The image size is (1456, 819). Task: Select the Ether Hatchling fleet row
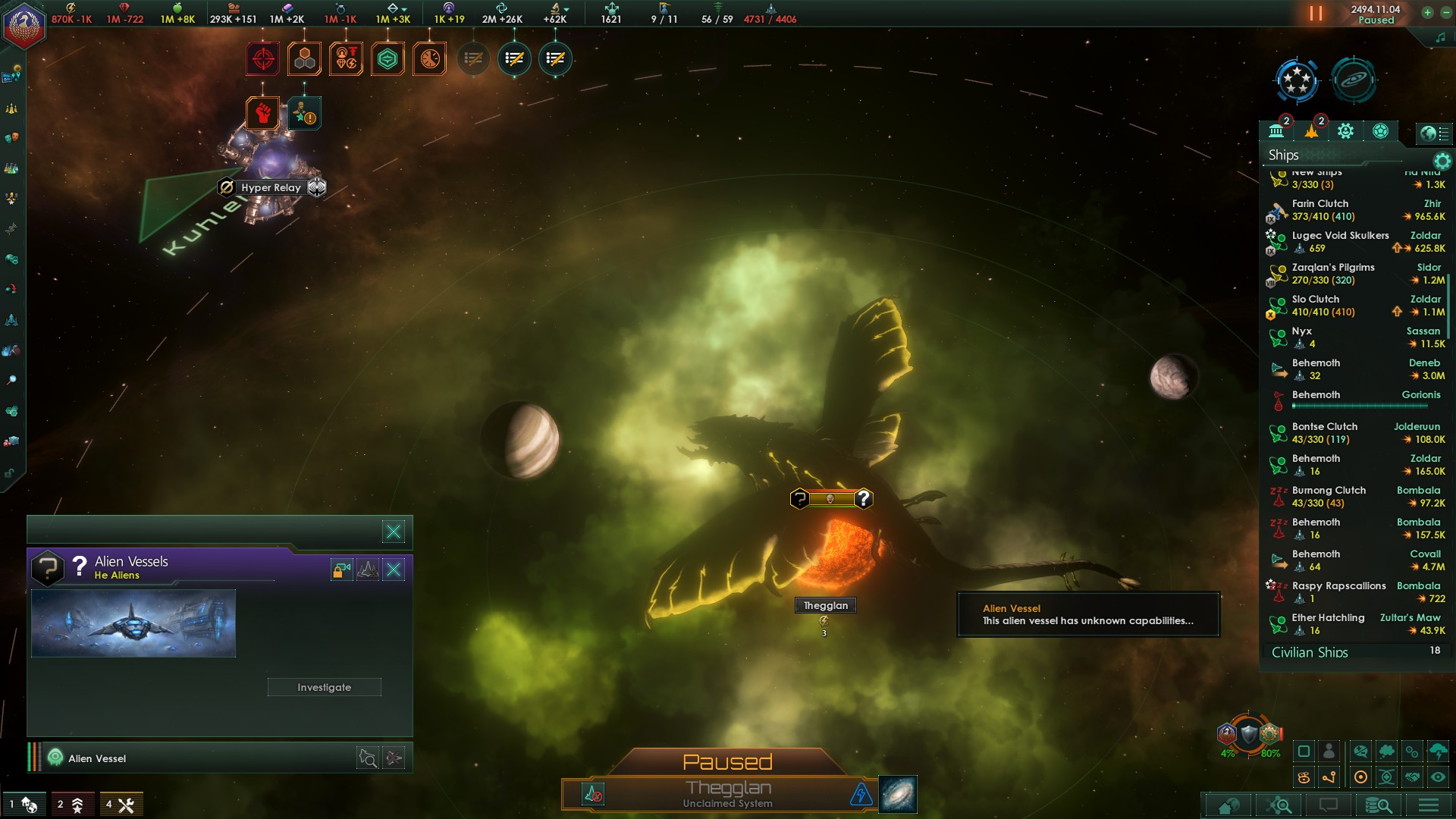(x=1356, y=624)
